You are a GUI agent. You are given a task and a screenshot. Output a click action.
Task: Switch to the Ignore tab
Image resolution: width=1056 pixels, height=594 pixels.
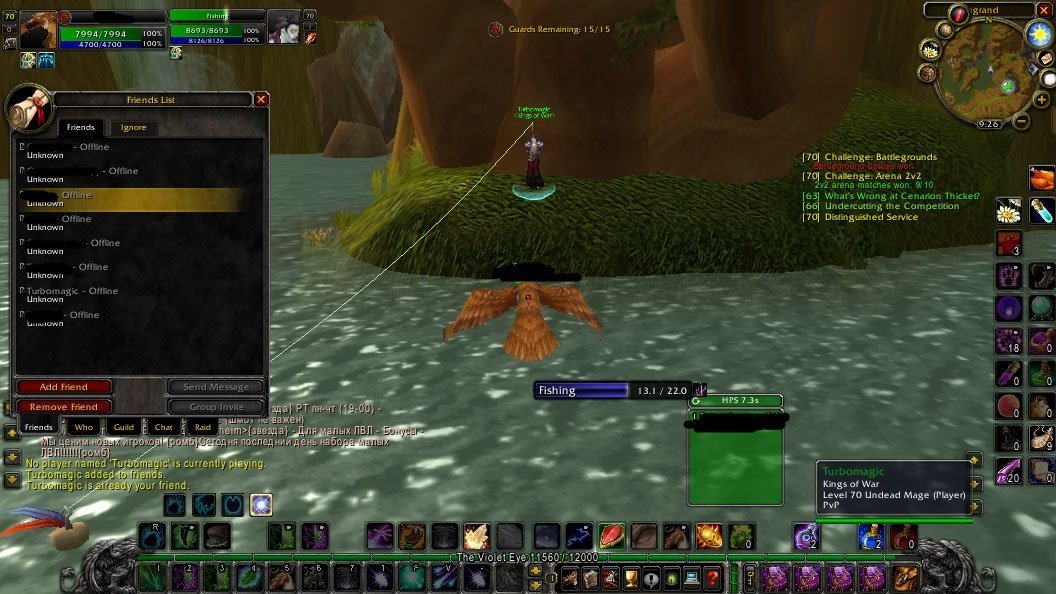pos(133,127)
